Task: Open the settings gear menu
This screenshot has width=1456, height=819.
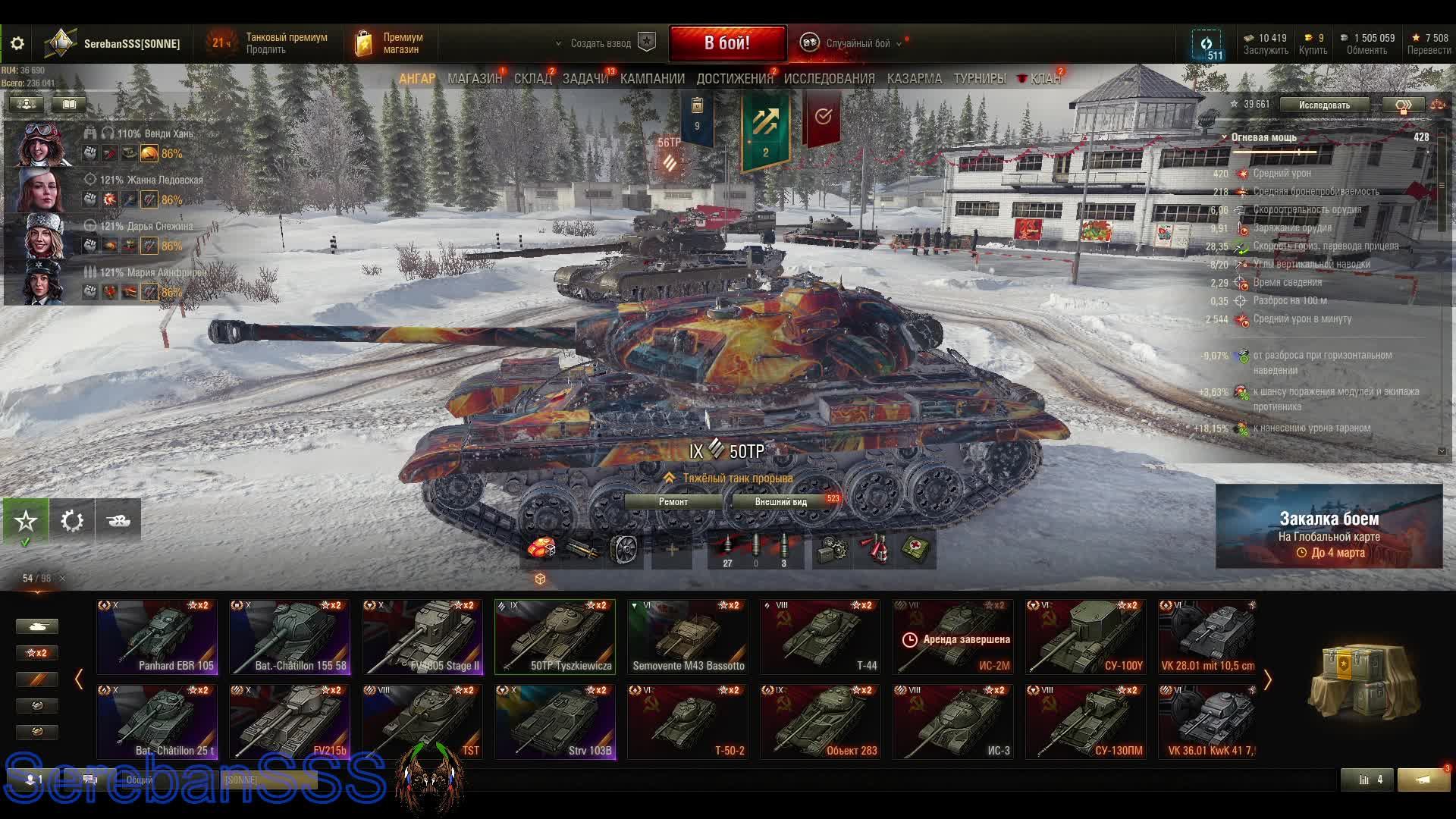Action: coord(17,44)
